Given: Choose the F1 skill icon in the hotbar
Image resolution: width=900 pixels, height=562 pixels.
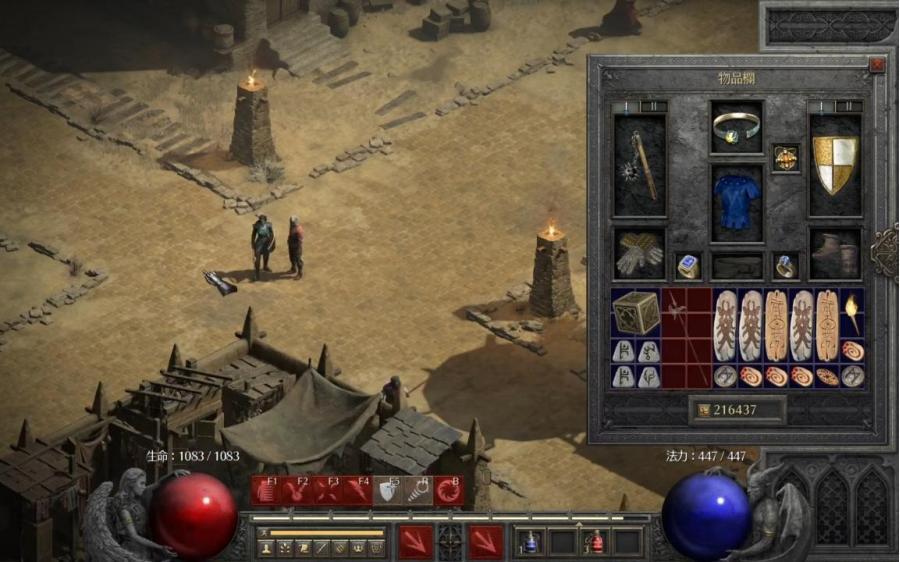Looking at the screenshot, I should (268, 490).
